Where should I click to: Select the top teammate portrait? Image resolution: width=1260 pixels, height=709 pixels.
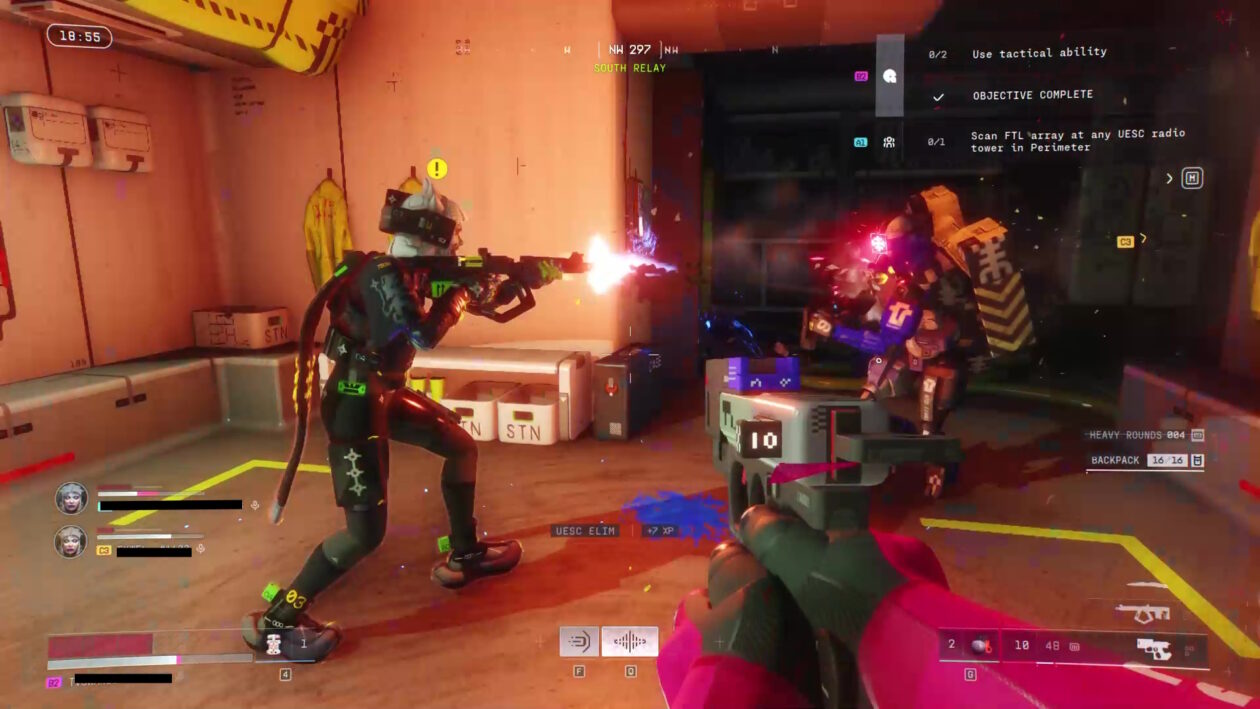[x=71, y=497]
